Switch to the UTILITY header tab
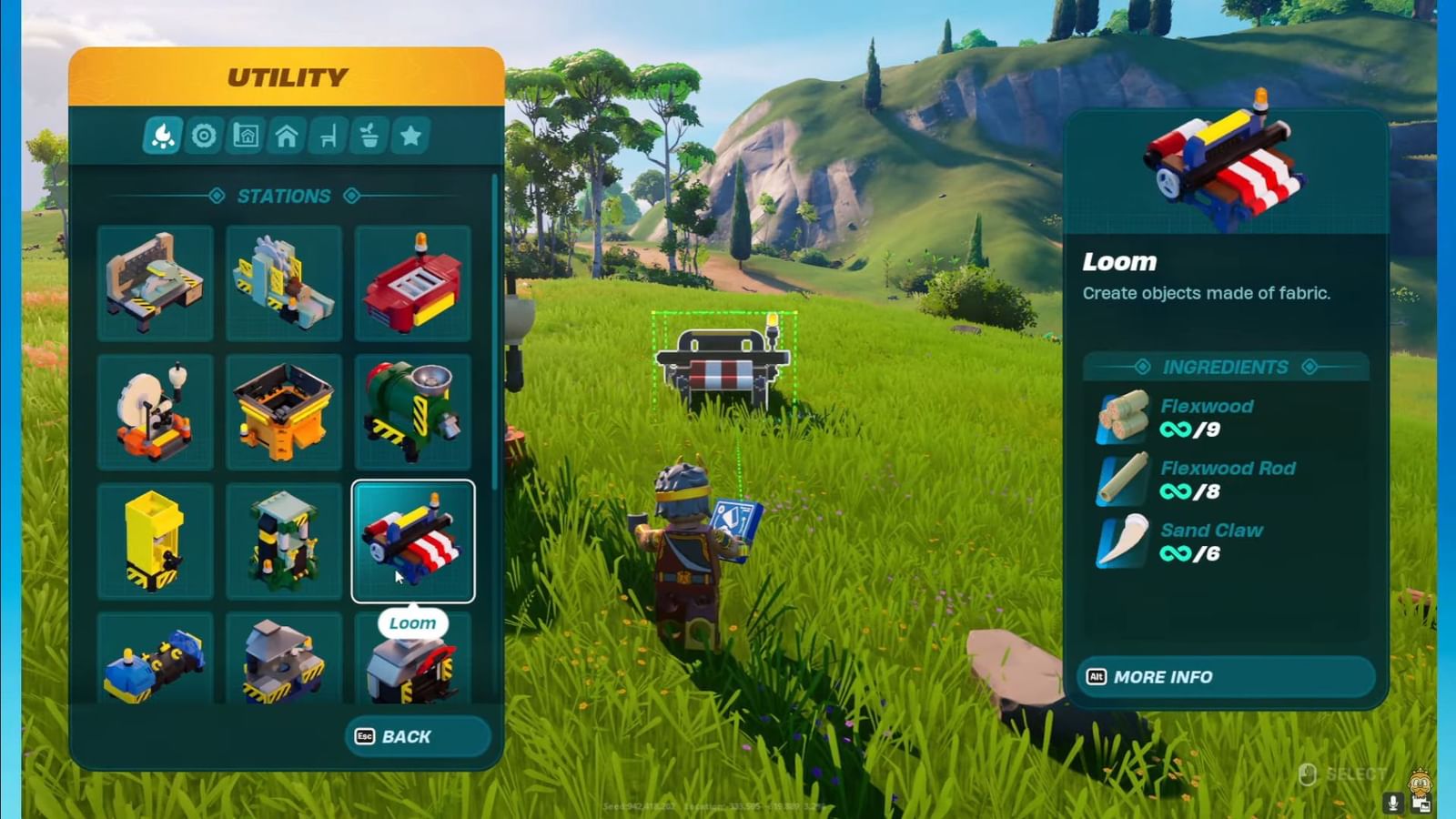Image resolution: width=1456 pixels, height=819 pixels. [x=287, y=76]
